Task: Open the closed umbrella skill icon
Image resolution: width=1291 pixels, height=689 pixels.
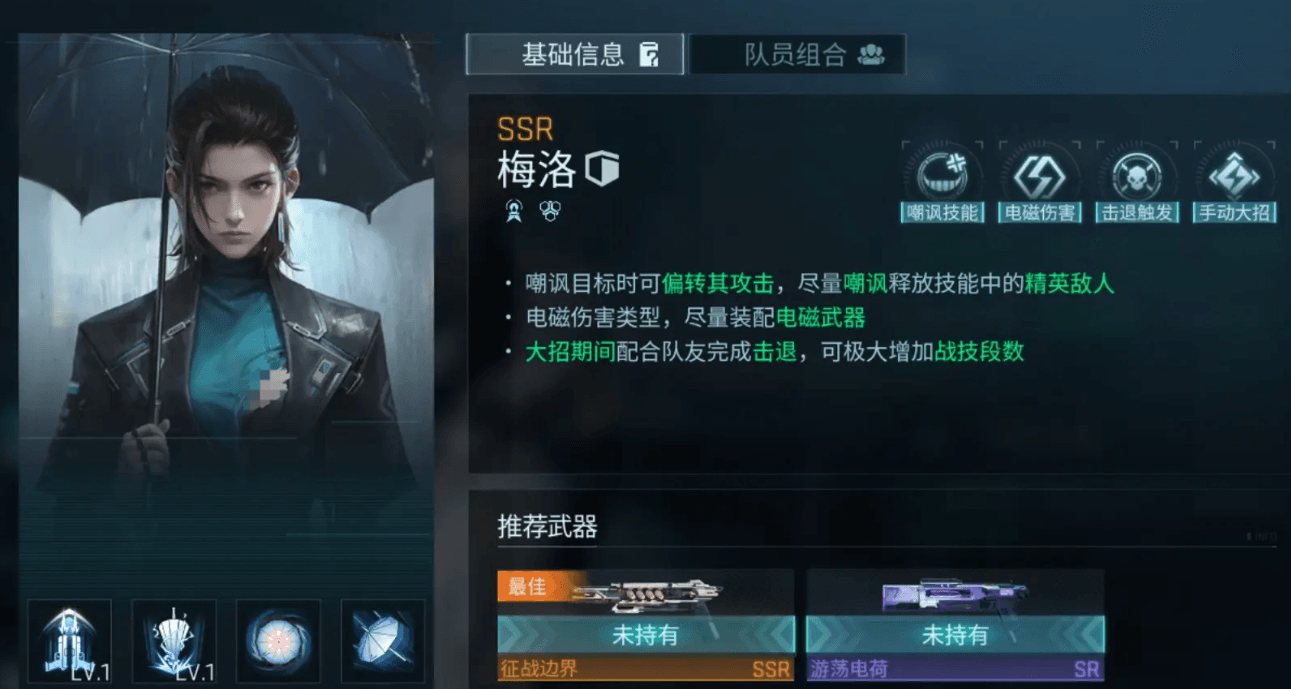Action: coord(382,640)
